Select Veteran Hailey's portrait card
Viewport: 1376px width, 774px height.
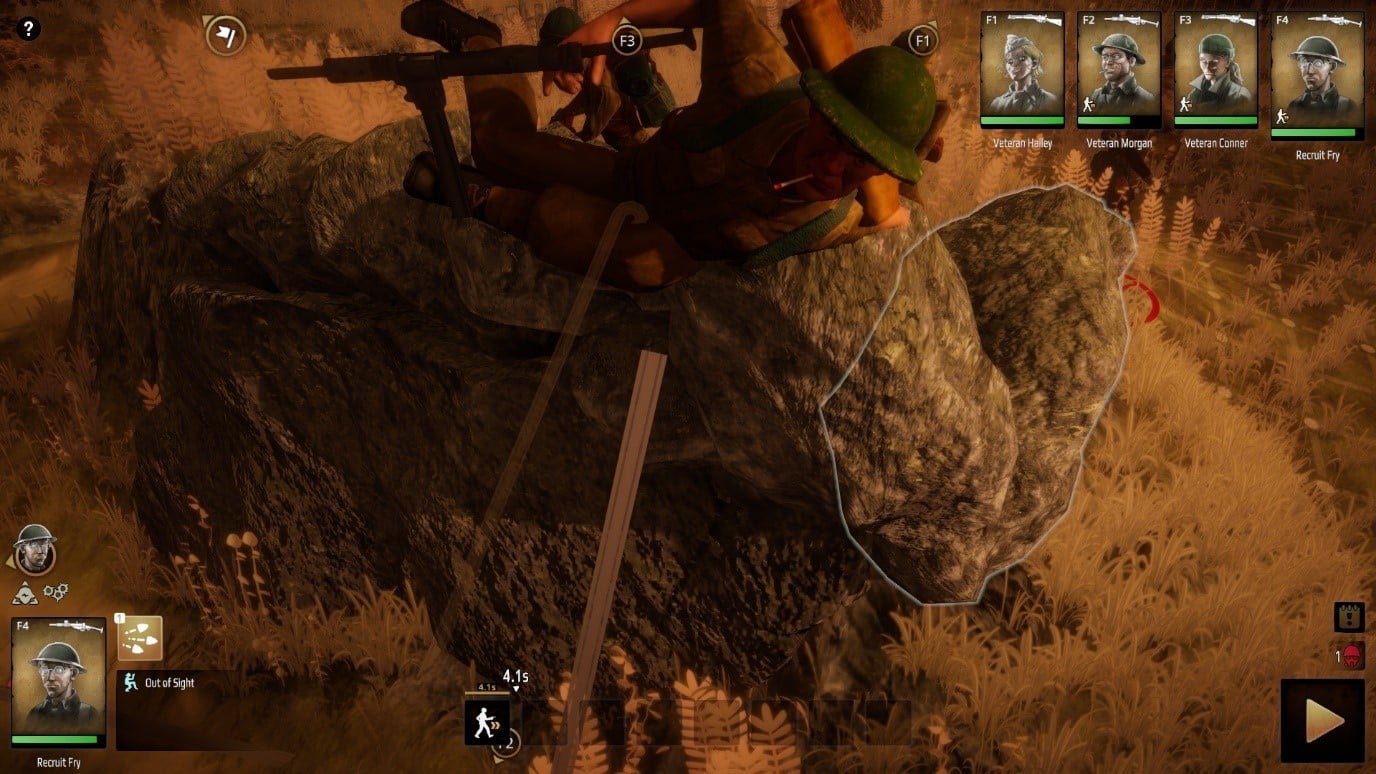point(1022,70)
